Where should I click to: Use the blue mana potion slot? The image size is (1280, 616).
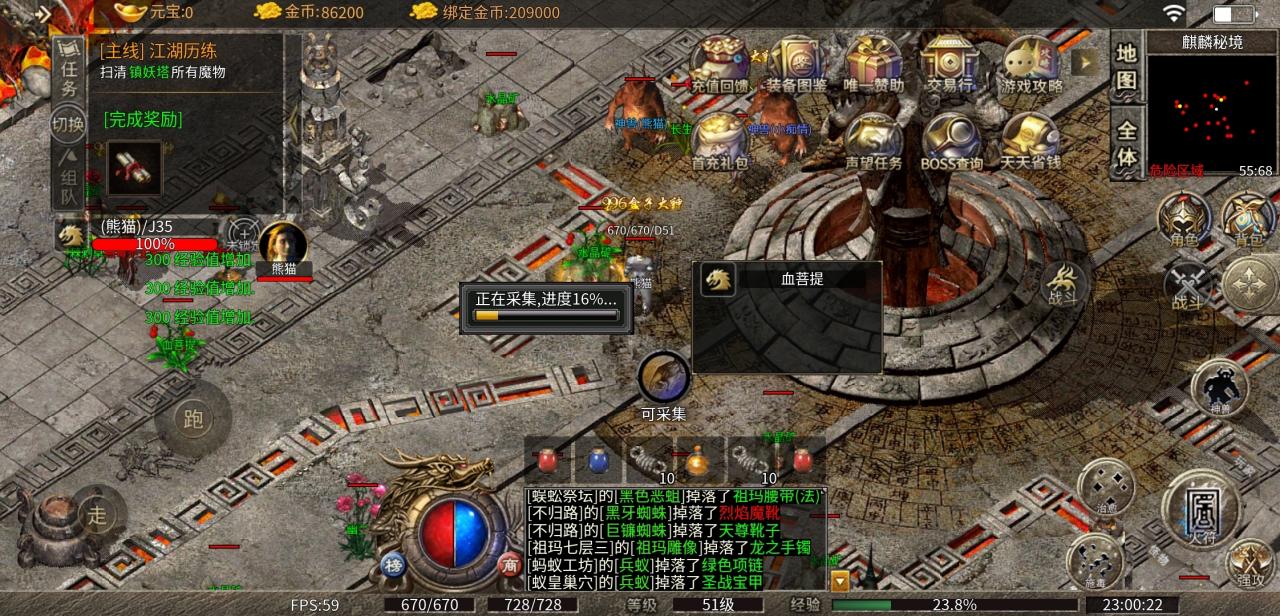point(598,460)
